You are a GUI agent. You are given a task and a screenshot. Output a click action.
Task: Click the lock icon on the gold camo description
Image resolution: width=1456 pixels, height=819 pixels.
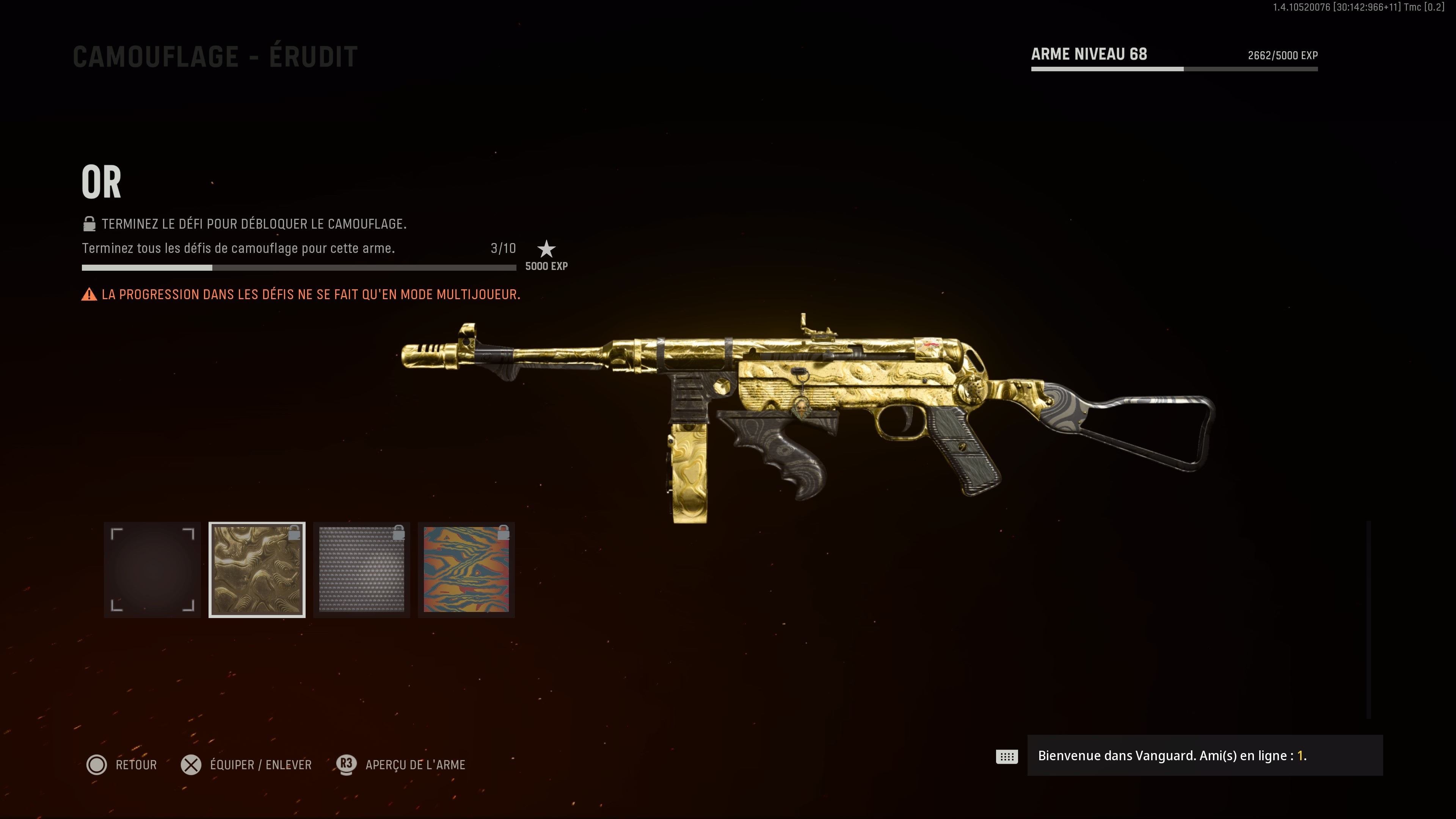pyautogui.click(x=89, y=224)
